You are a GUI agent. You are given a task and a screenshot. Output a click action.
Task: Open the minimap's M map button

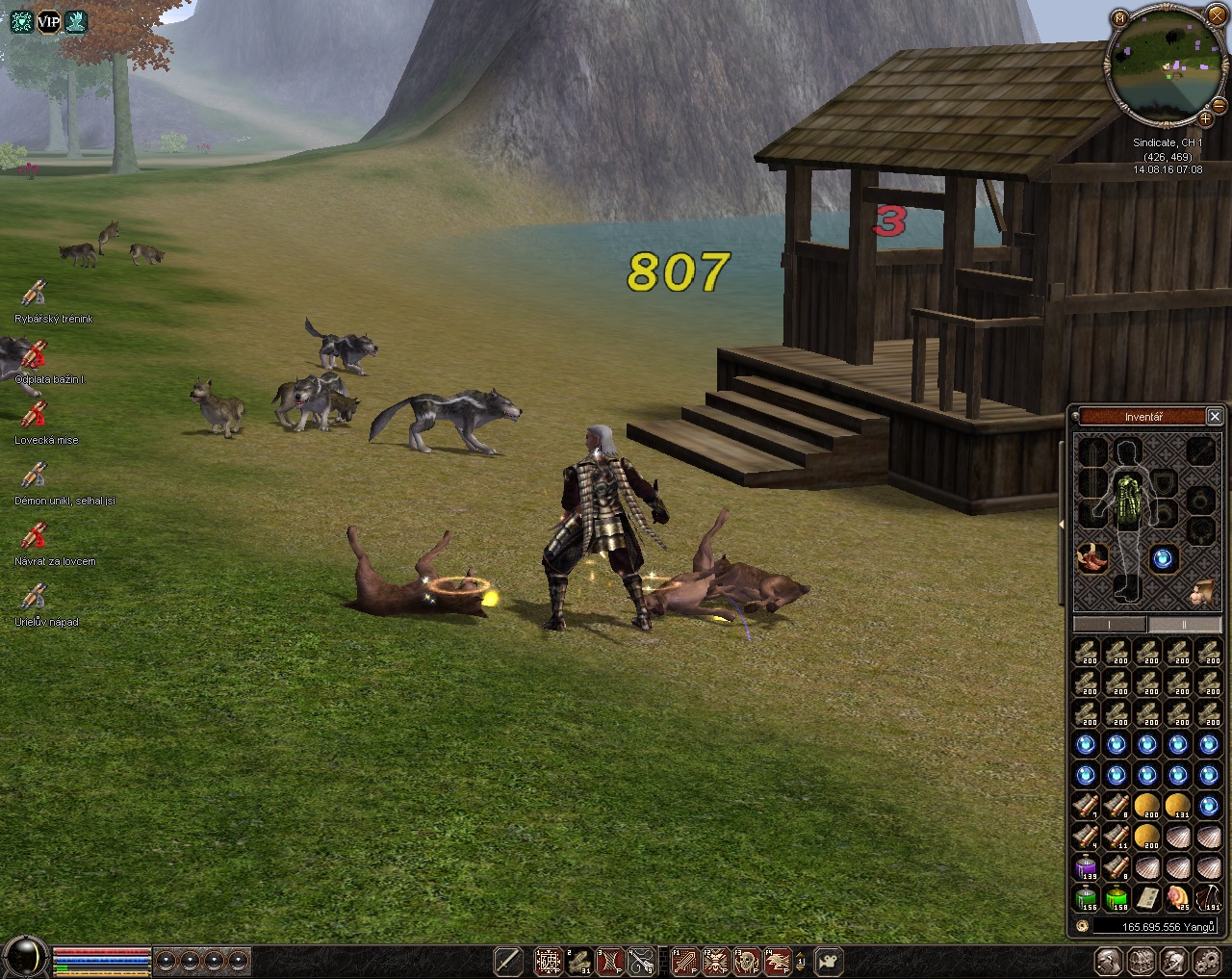pos(1119,17)
